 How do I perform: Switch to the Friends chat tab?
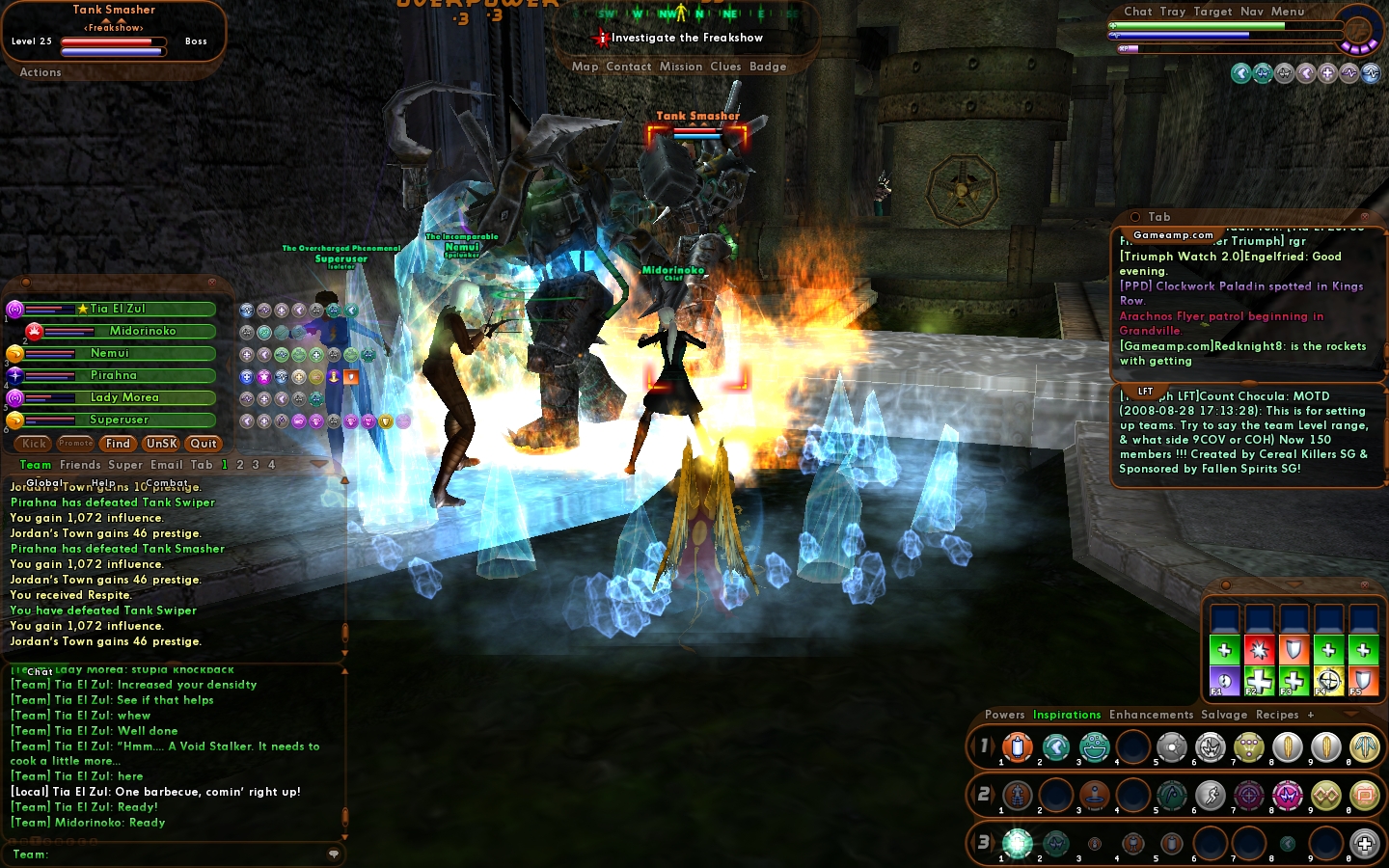[80, 465]
